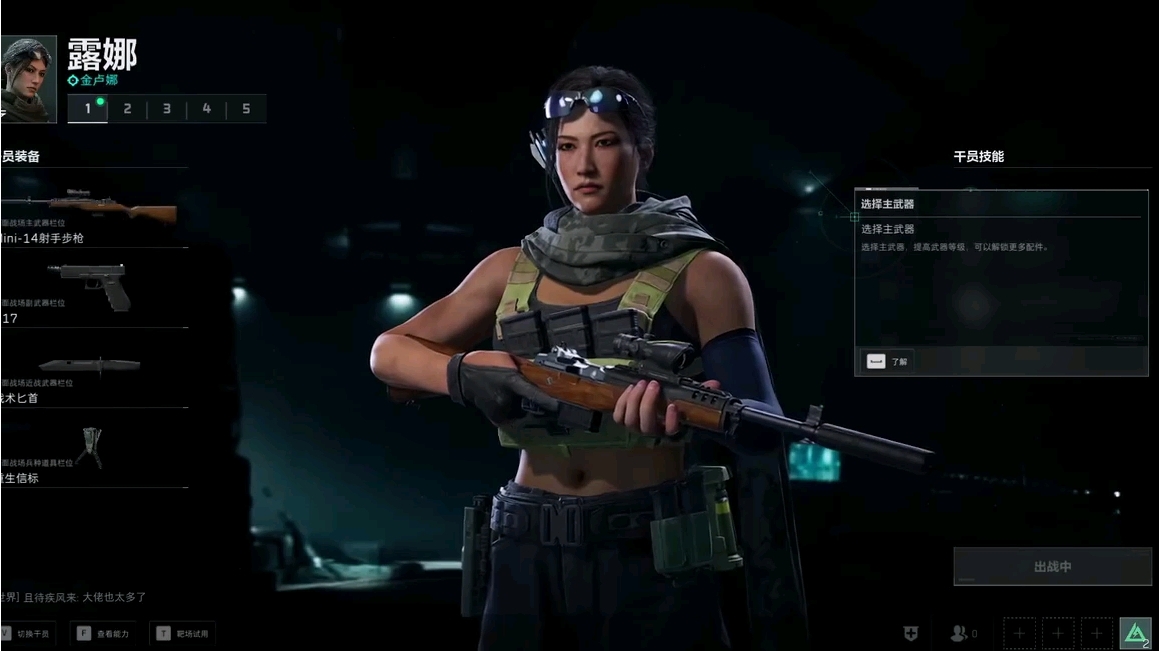Open loadout preset 4
Image resolution: width=1159 pixels, height=651 pixels.
(x=207, y=109)
